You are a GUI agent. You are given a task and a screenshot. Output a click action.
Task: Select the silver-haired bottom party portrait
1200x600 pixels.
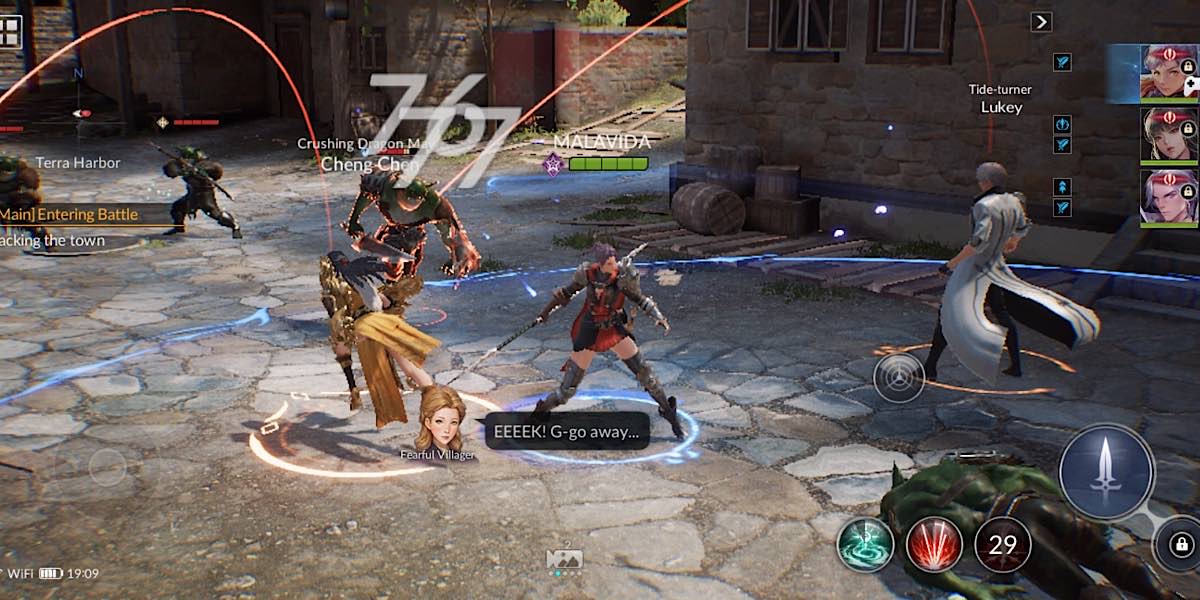tap(1168, 197)
